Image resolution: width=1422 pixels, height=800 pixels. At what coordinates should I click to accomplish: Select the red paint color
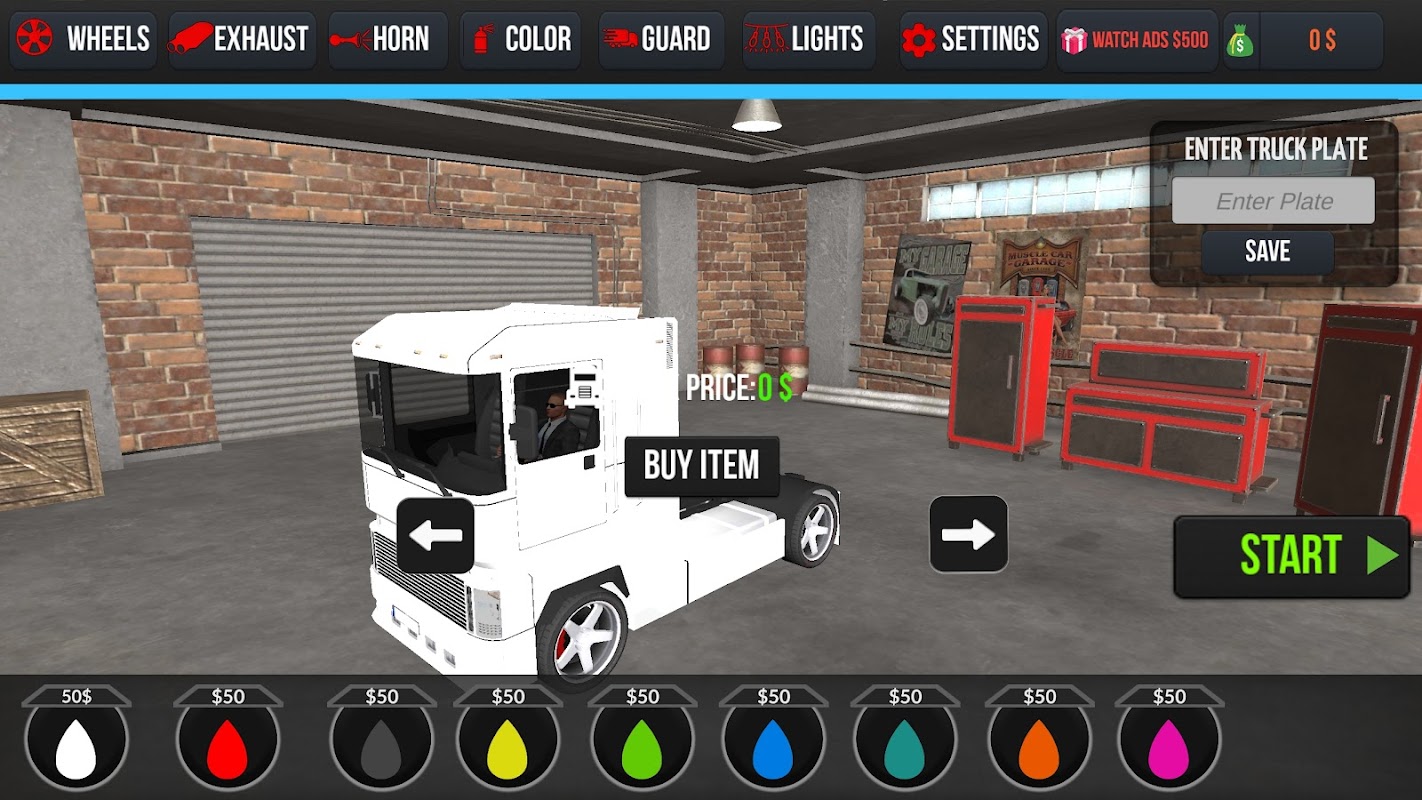coord(227,747)
